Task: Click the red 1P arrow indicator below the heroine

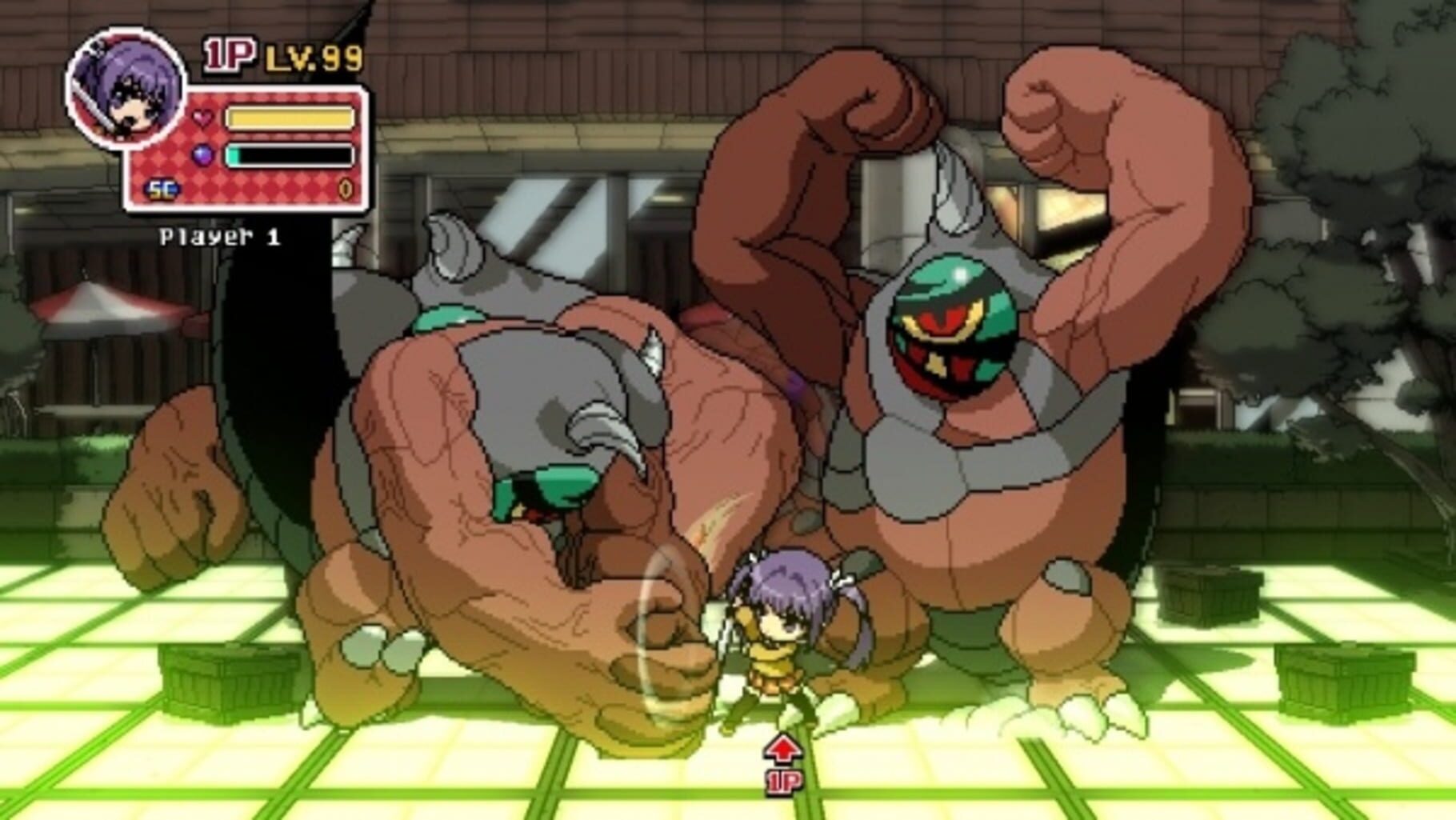Action: click(x=785, y=752)
